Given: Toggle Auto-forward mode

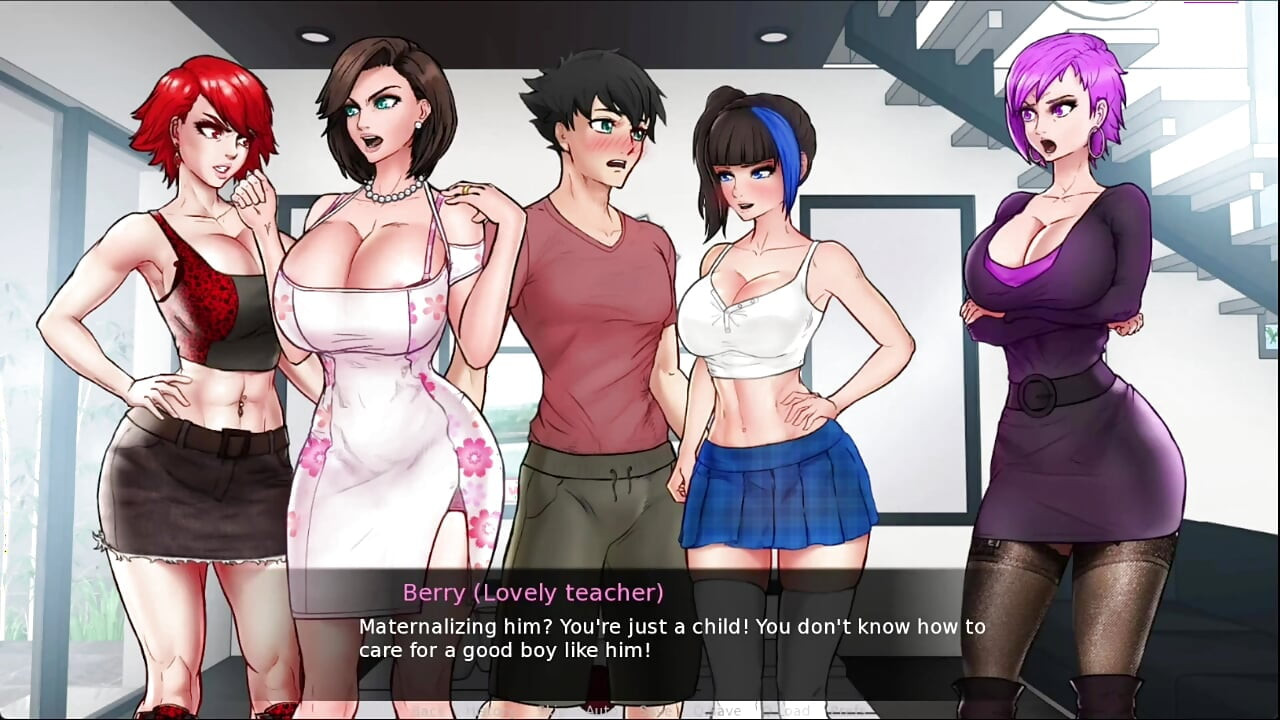Looking at the screenshot, I should coord(597,710).
